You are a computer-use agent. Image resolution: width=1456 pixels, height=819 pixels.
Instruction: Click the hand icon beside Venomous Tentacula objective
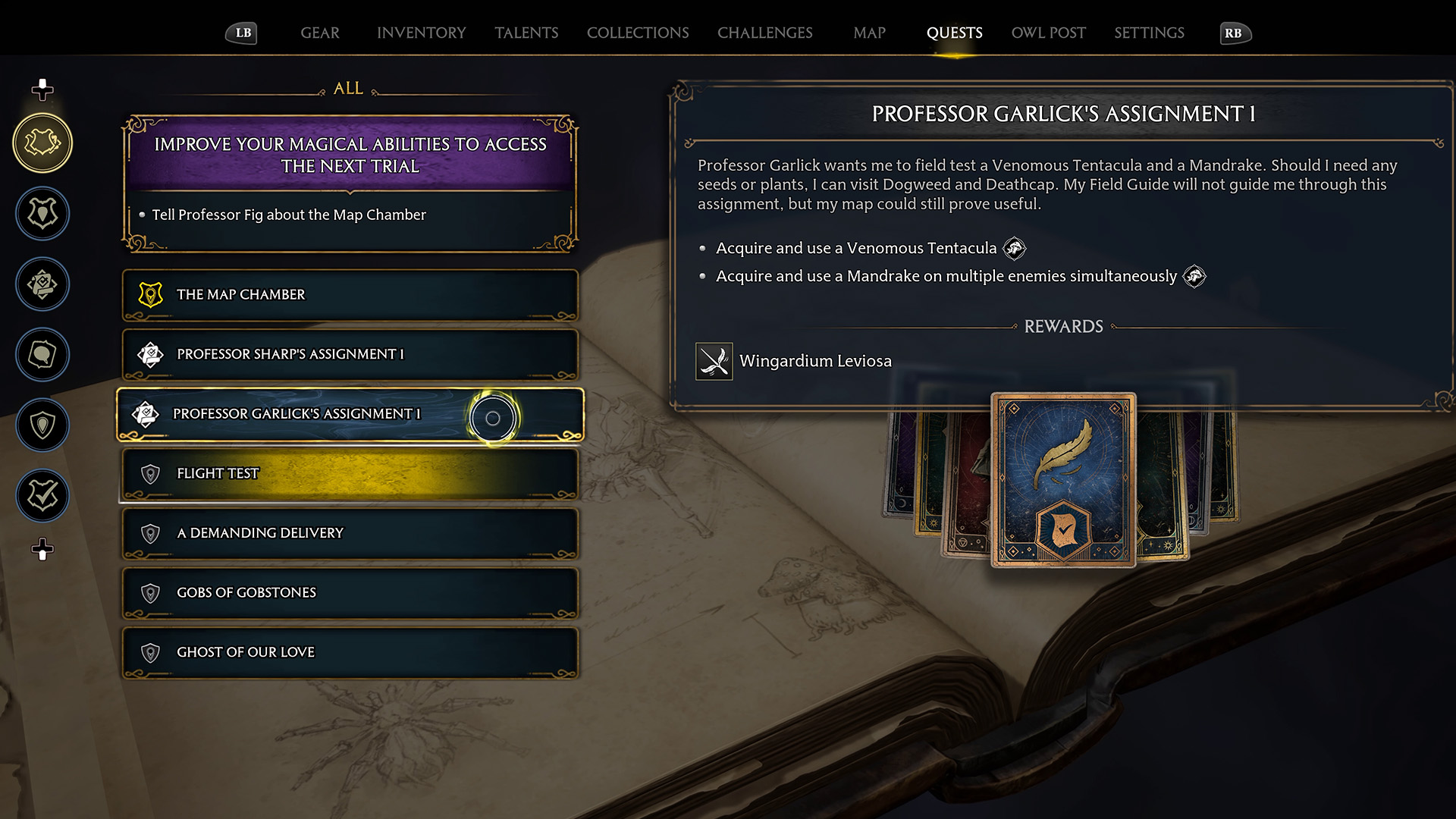tap(1014, 248)
